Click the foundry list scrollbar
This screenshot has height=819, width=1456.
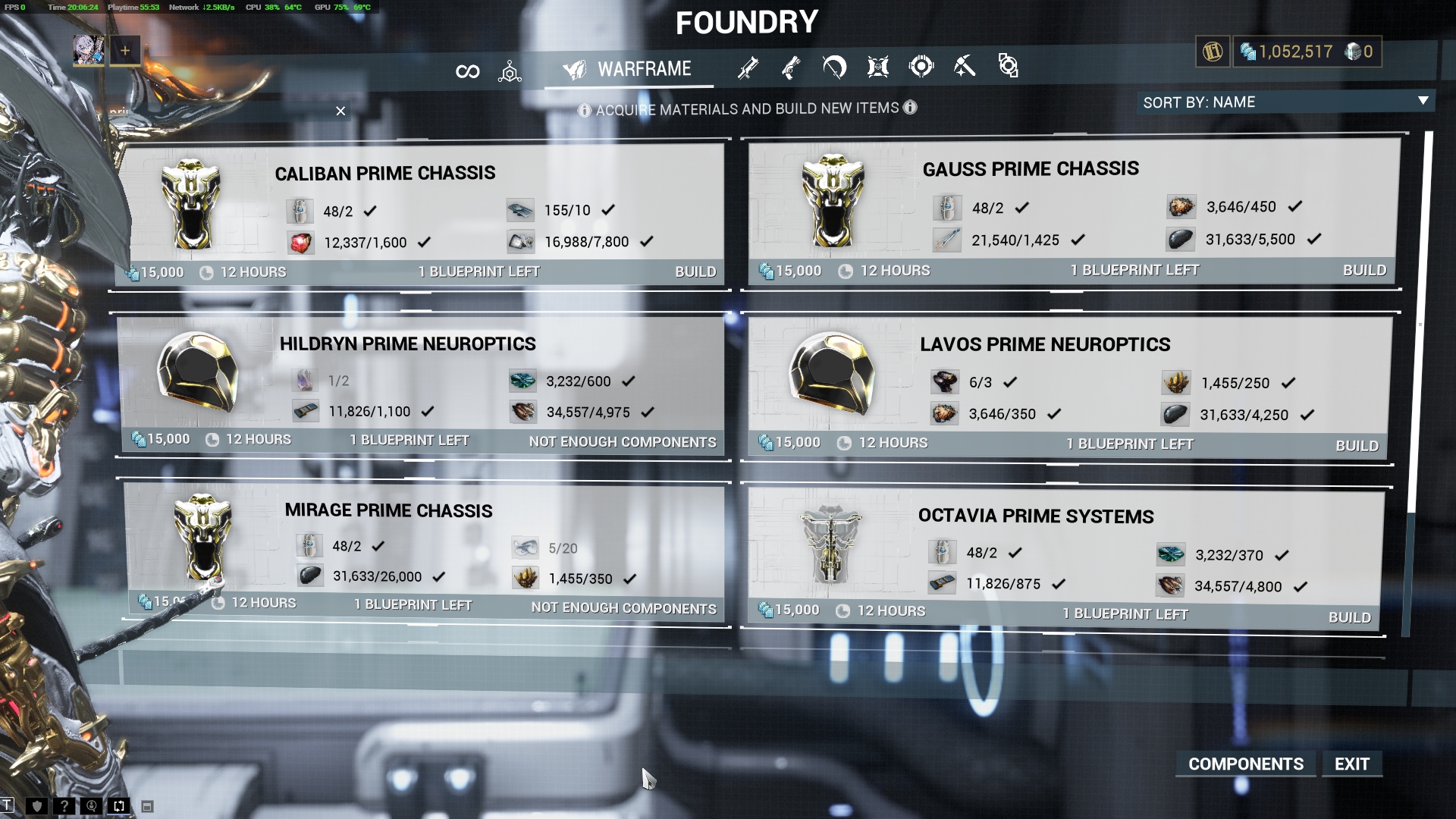click(x=1428, y=318)
